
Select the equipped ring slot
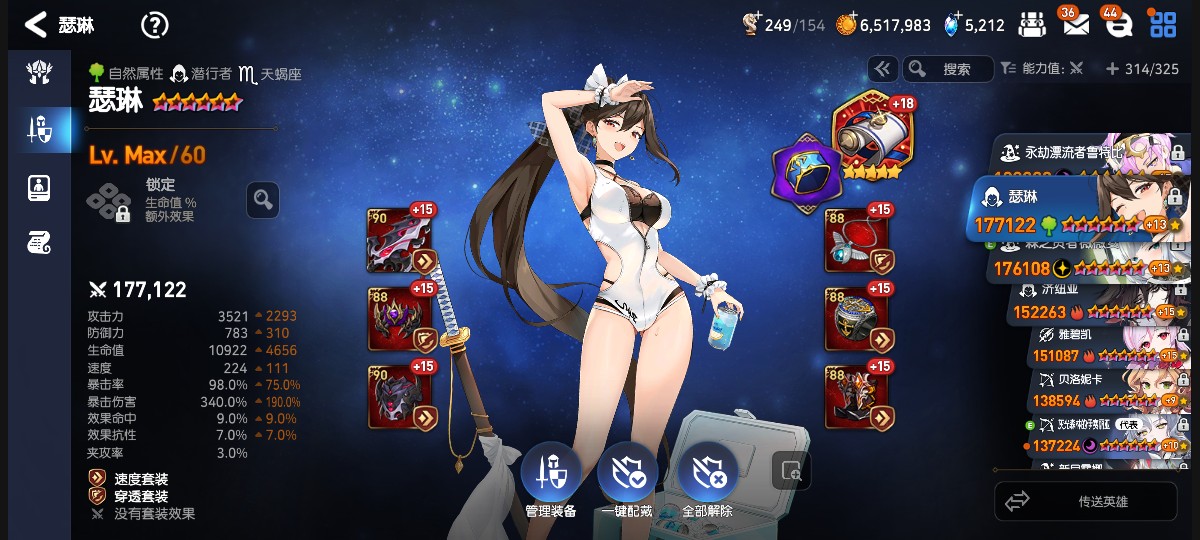click(x=857, y=318)
